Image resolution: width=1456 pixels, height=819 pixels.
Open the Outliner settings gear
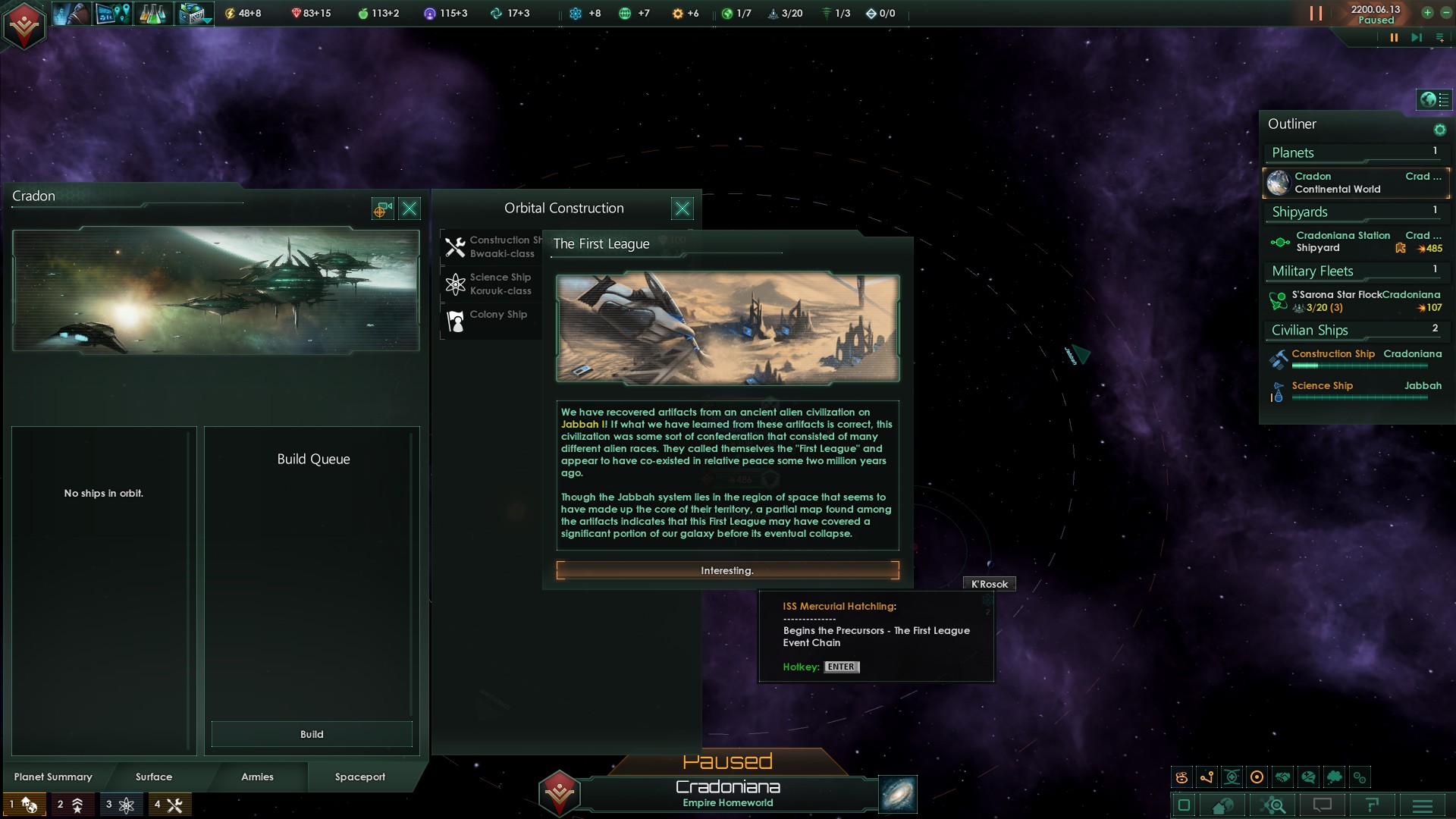pyautogui.click(x=1439, y=130)
